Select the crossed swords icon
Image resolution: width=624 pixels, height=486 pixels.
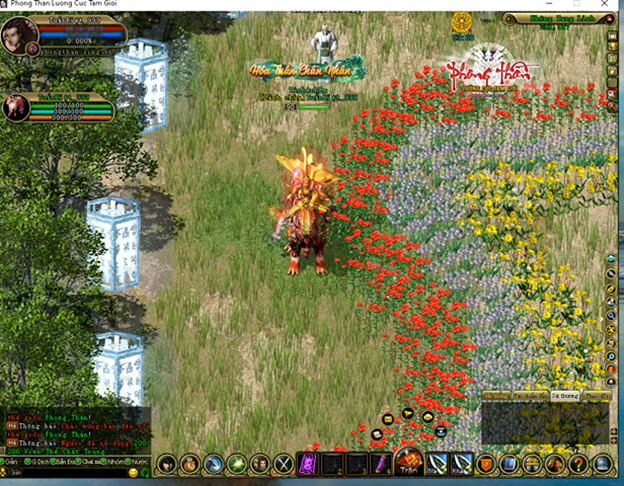point(283,464)
